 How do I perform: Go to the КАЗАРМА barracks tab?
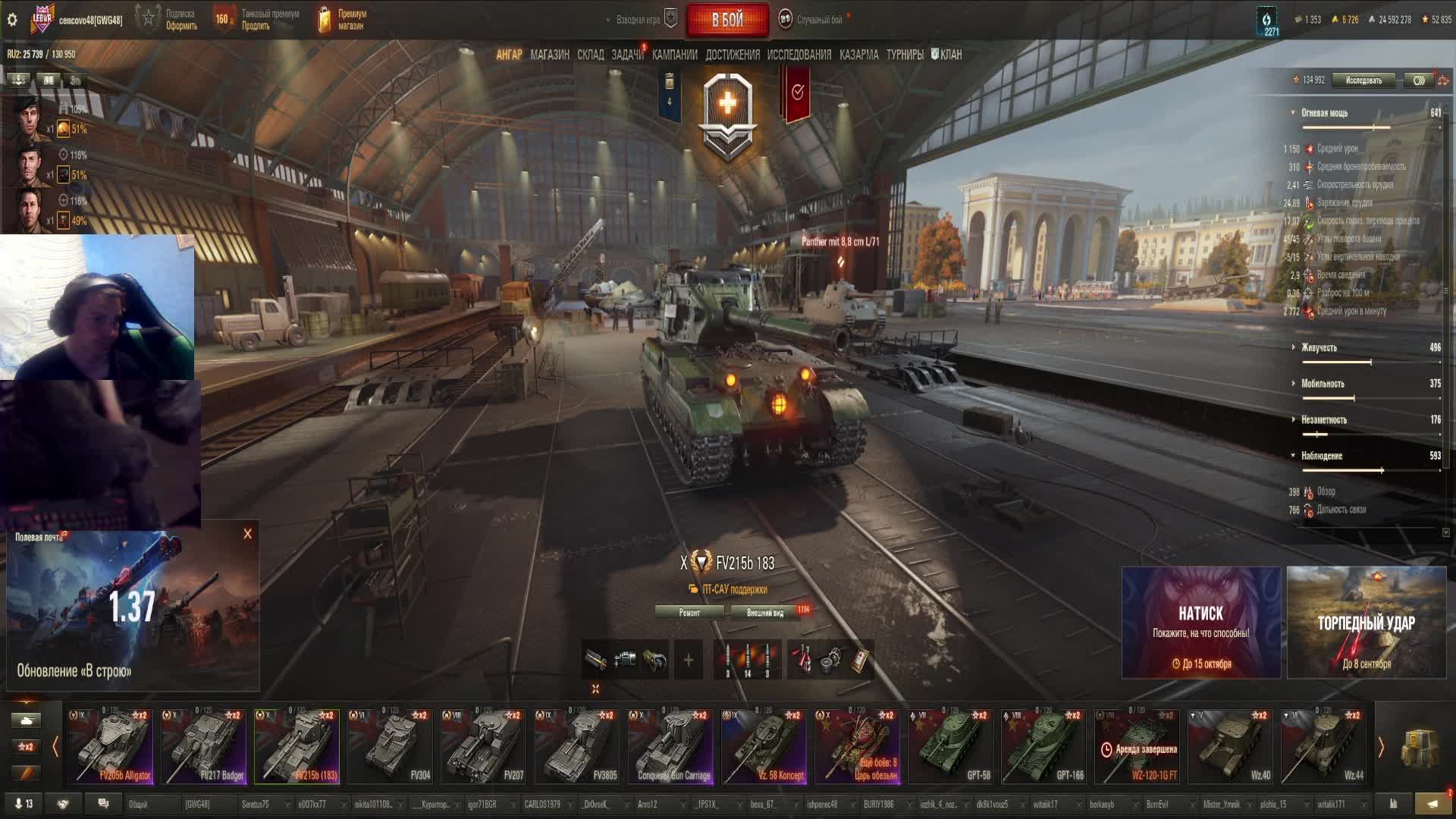858,55
